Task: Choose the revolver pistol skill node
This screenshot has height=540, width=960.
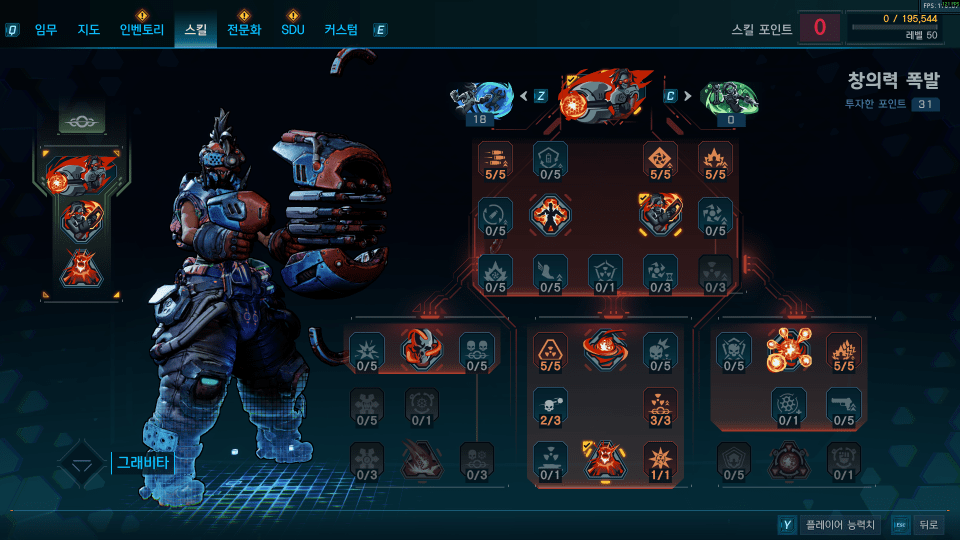Action: [843, 405]
